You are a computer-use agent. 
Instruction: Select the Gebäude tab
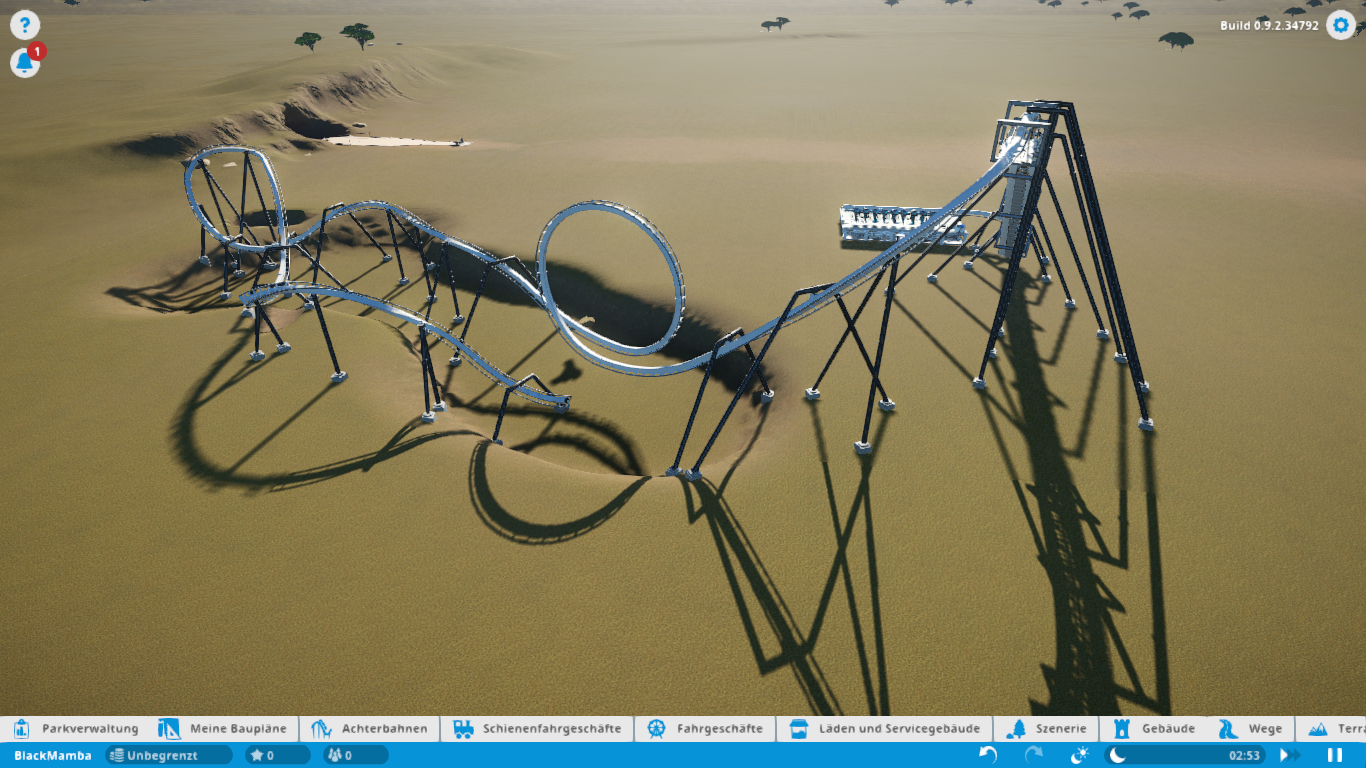pyautogui.click(x=1156, y=729)
